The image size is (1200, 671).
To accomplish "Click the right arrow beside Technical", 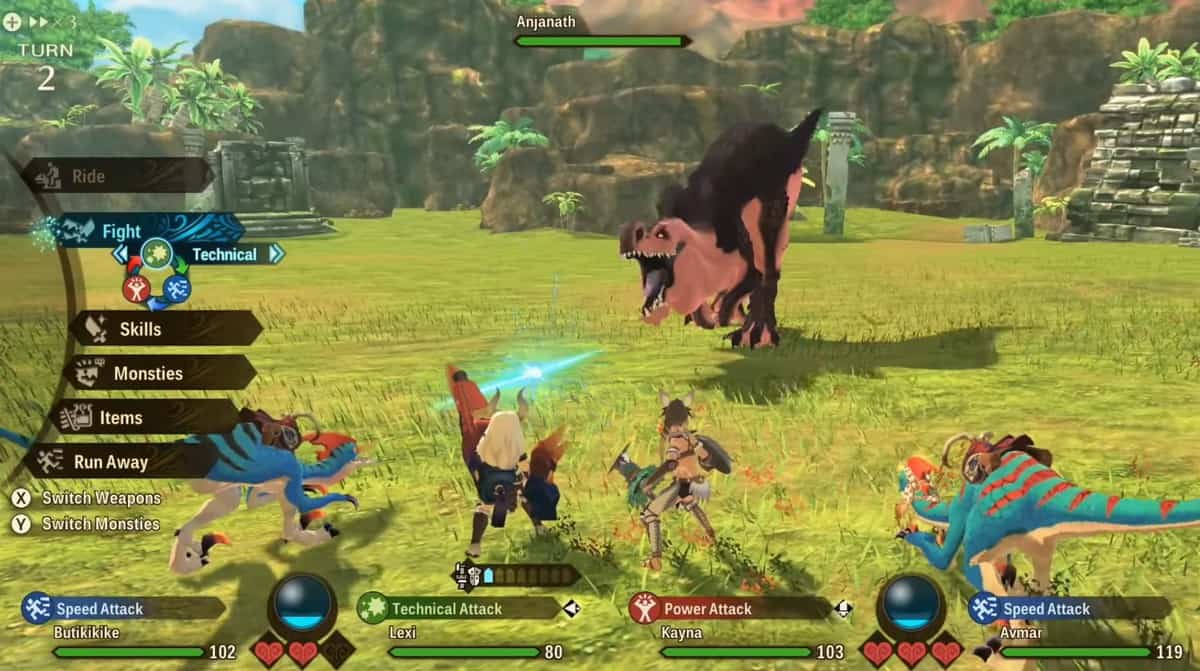I will [276, 254].
